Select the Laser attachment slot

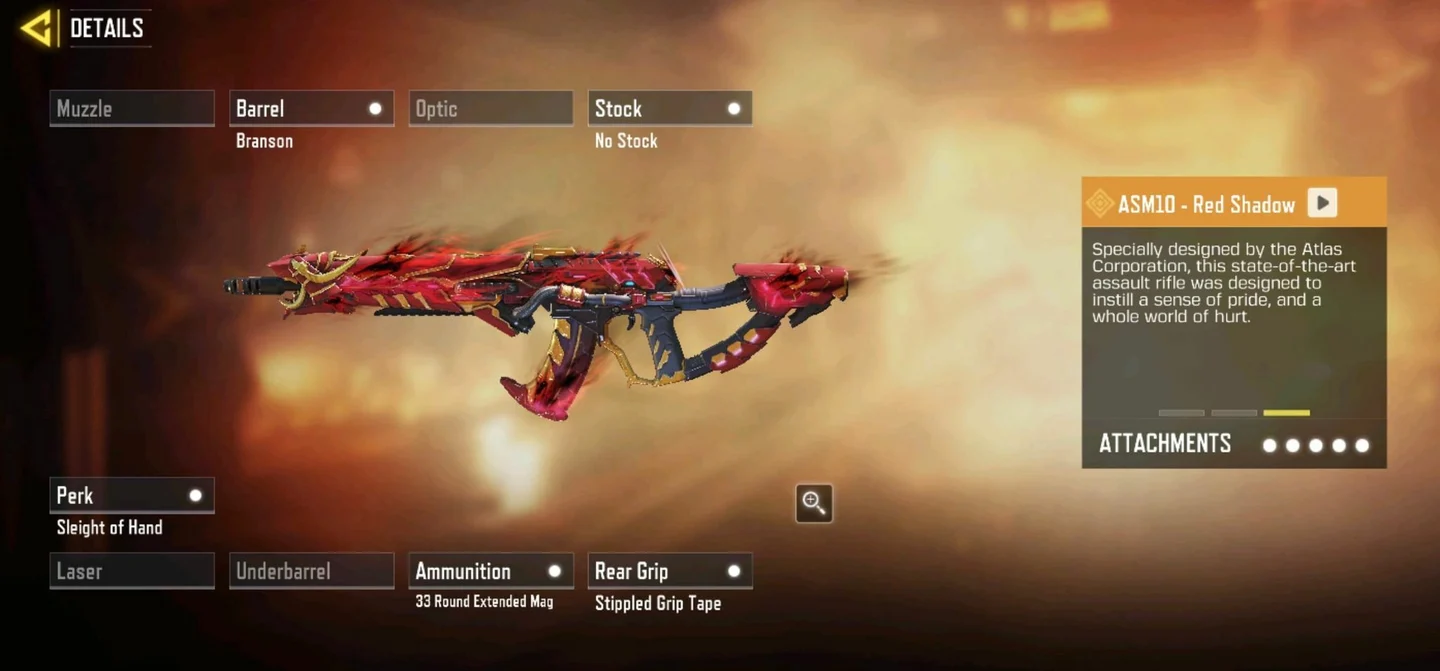pos(132,571)
